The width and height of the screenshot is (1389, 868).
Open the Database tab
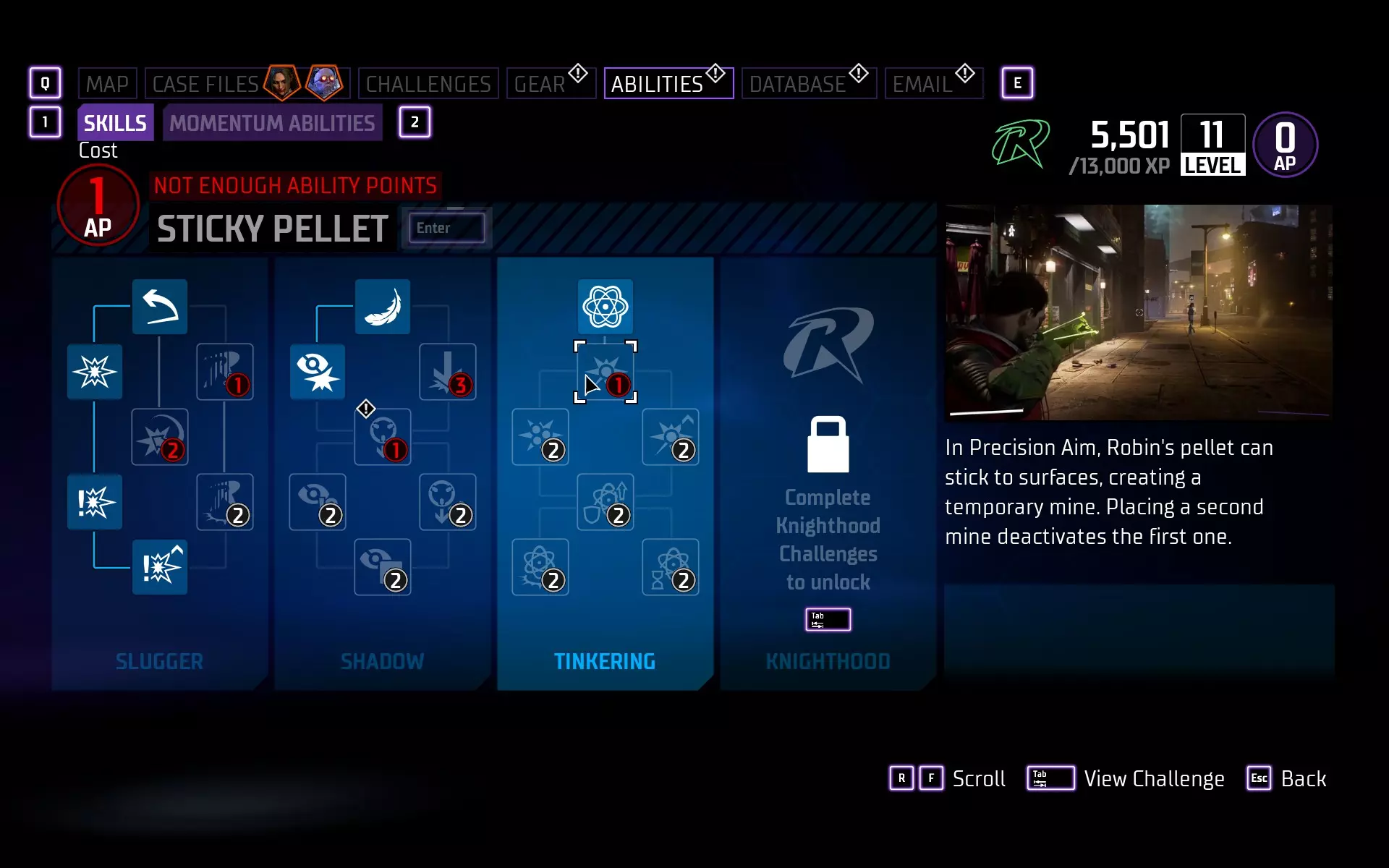(797, 84)
